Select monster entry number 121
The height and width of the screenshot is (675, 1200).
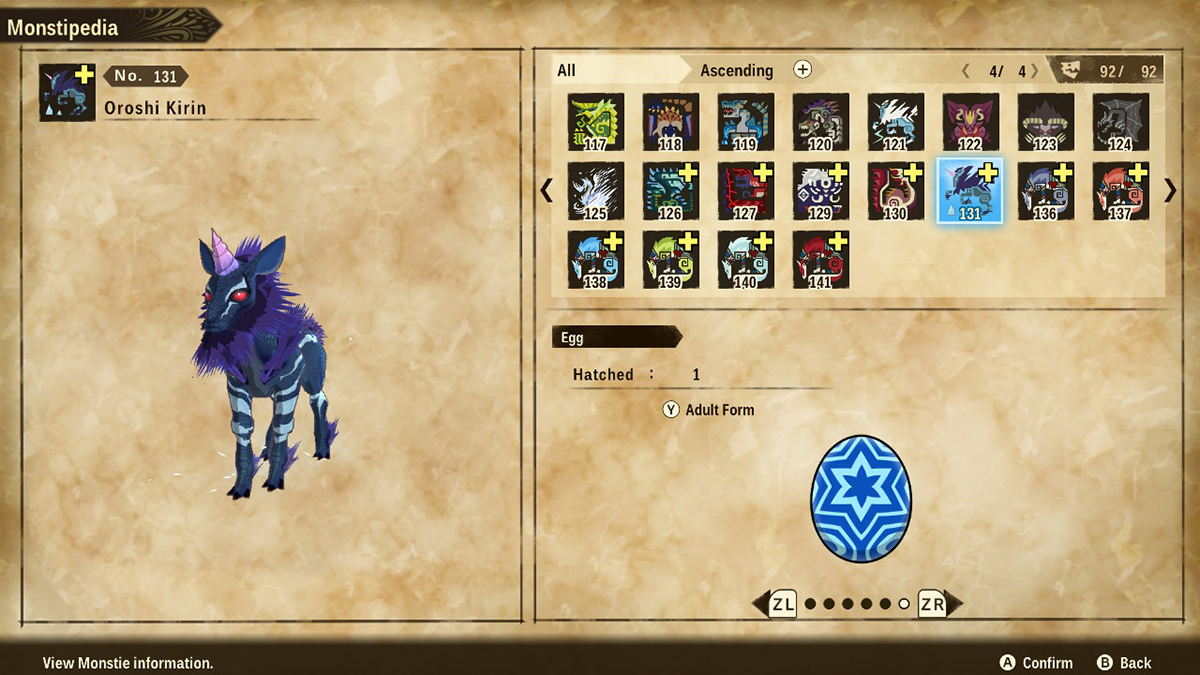pos(896,122)
